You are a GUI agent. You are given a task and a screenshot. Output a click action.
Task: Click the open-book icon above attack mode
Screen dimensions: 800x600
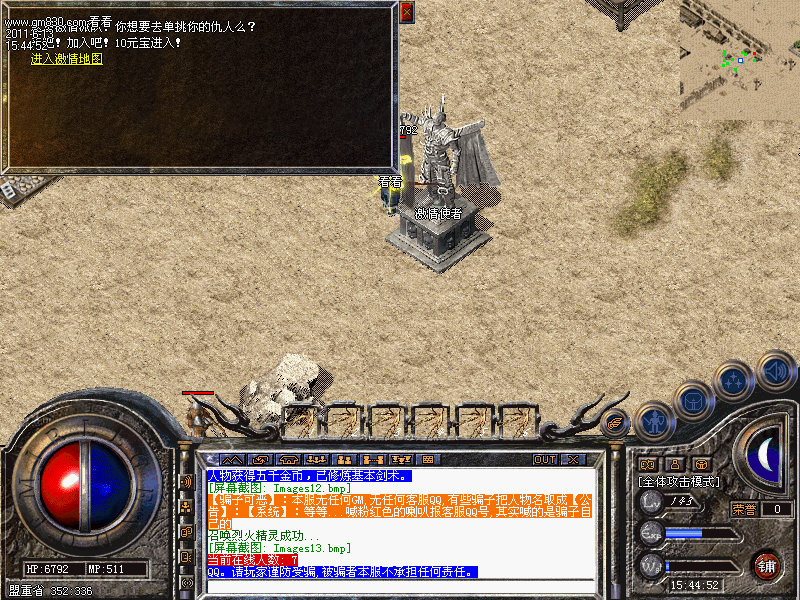(x=647, y=464)
